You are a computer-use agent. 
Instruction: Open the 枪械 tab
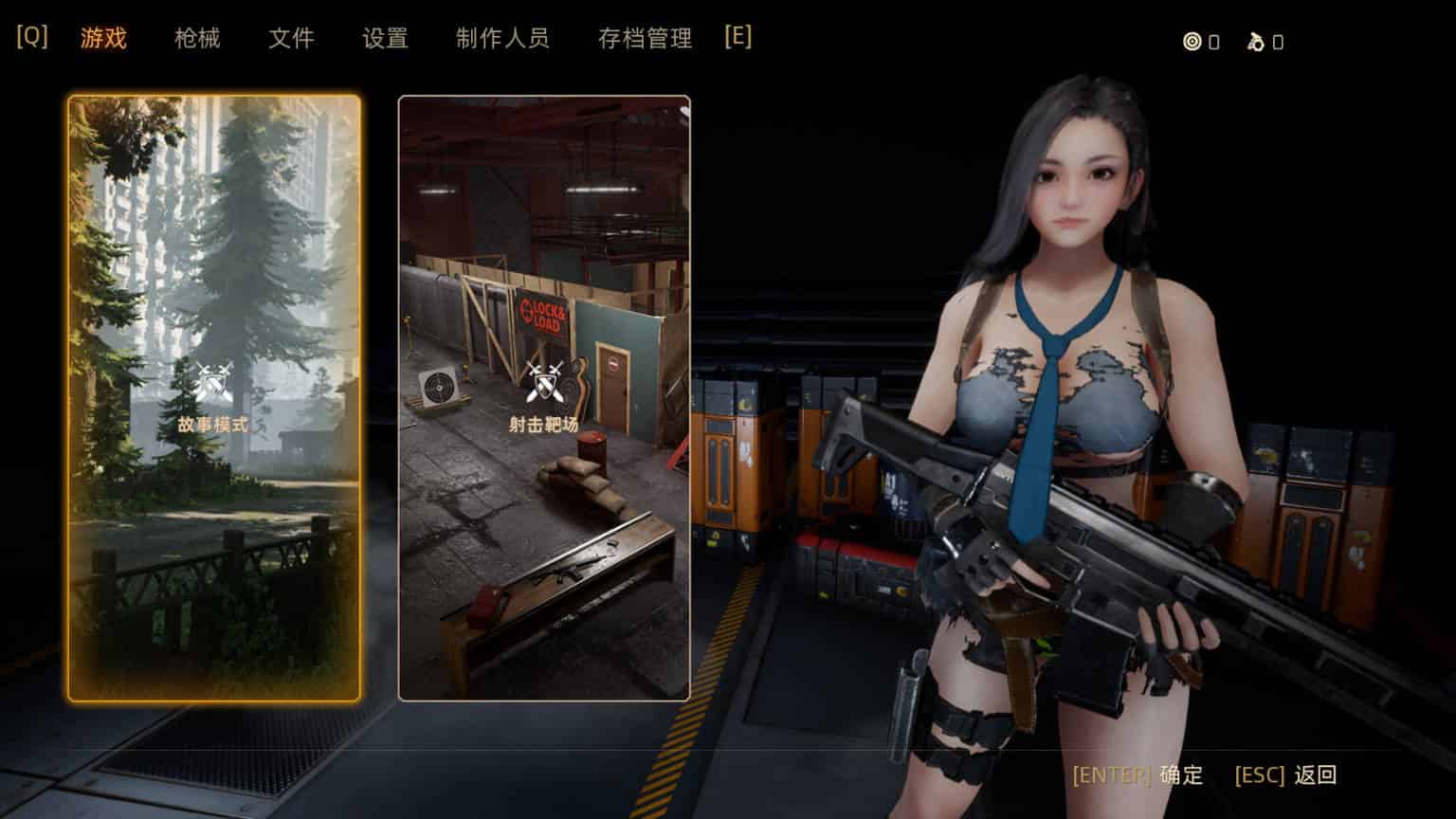click(197, 39)
